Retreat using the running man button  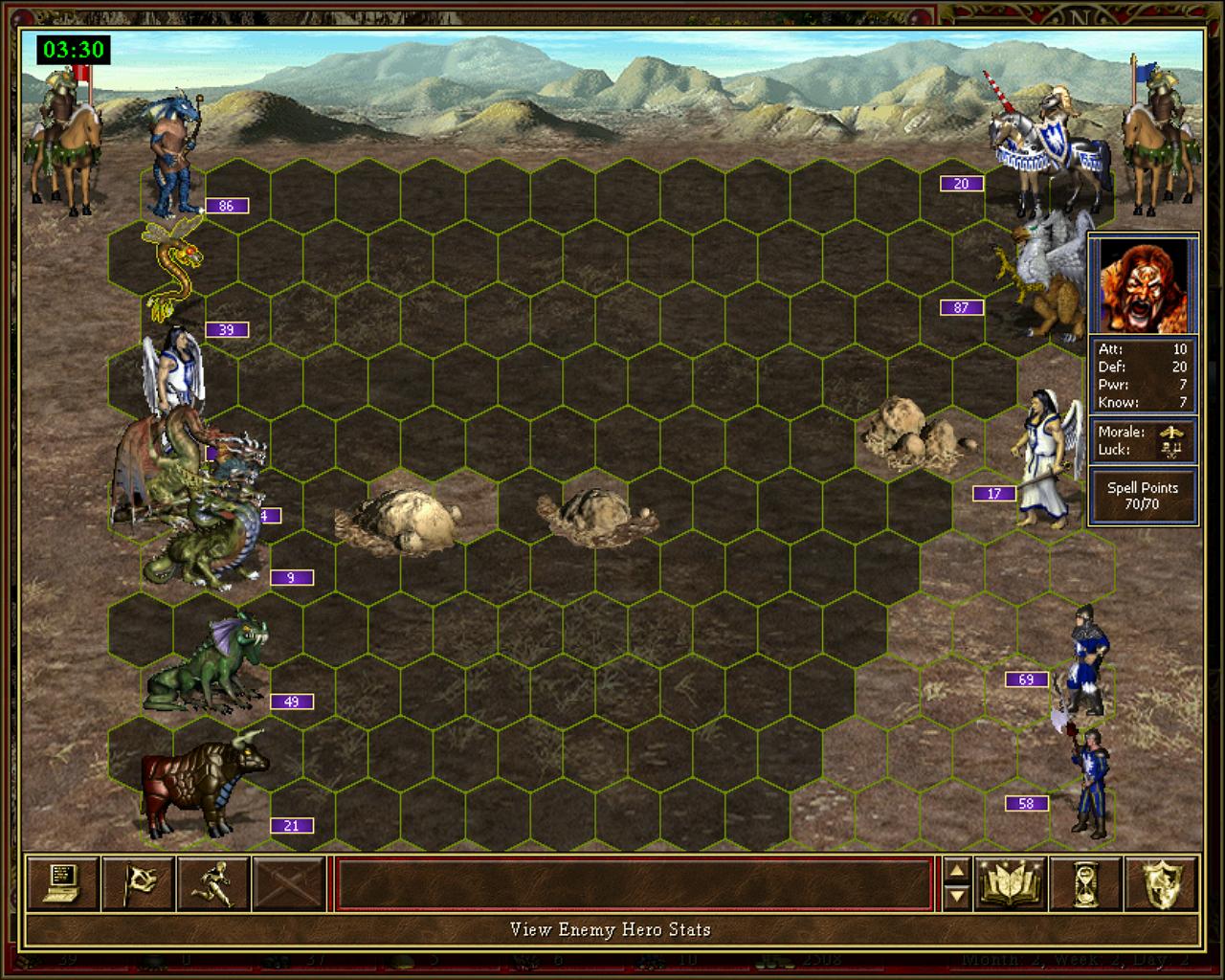click(x=213, y=882)
